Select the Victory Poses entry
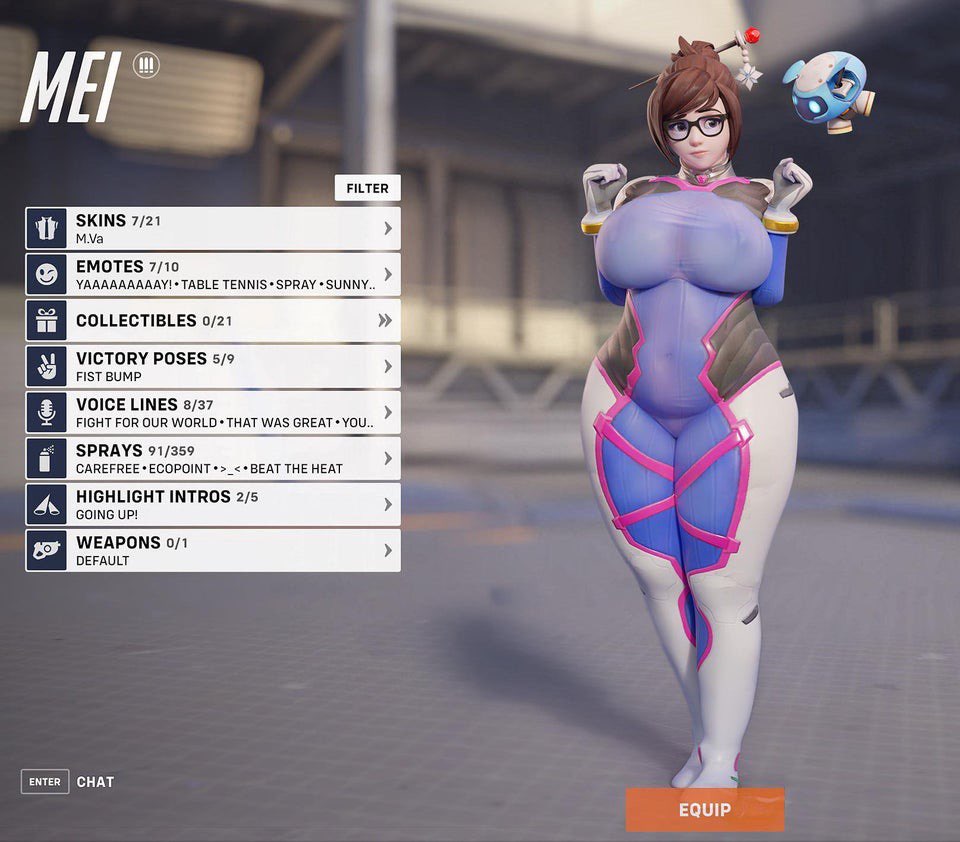Viewport: 960px width, 842px height. pyautogui.click(x=213, y=366)
